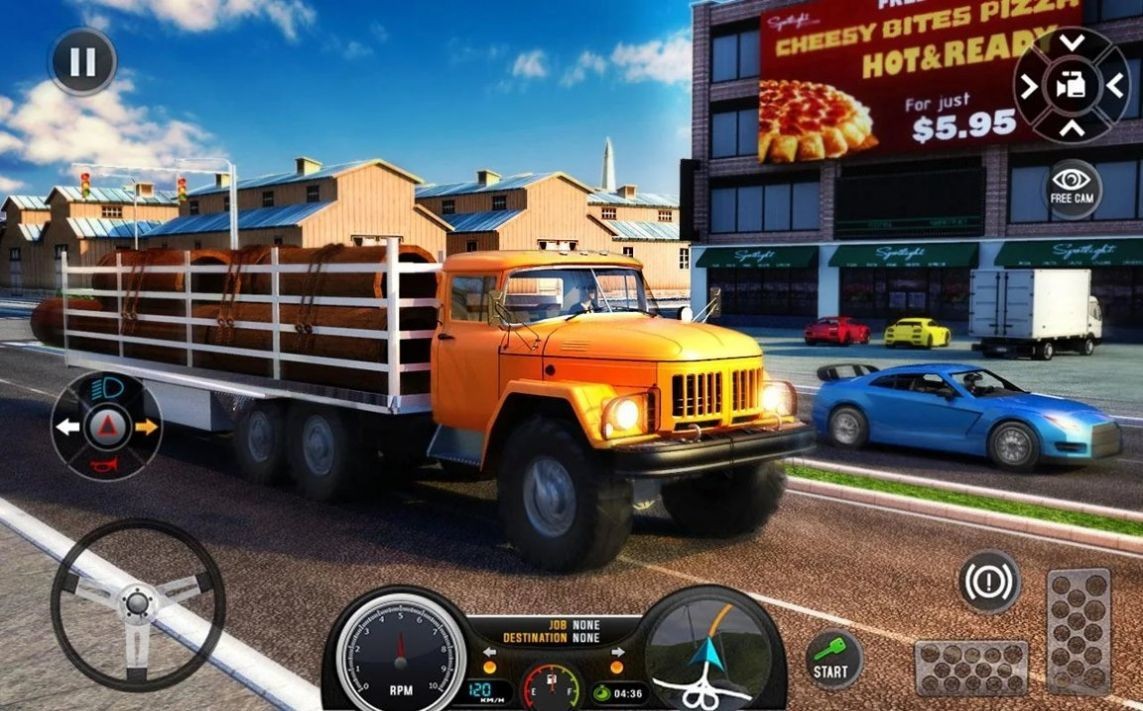Open the minimap with blue arrow
This screenshot has height=711, width=1143.
[x=712, y=650]
